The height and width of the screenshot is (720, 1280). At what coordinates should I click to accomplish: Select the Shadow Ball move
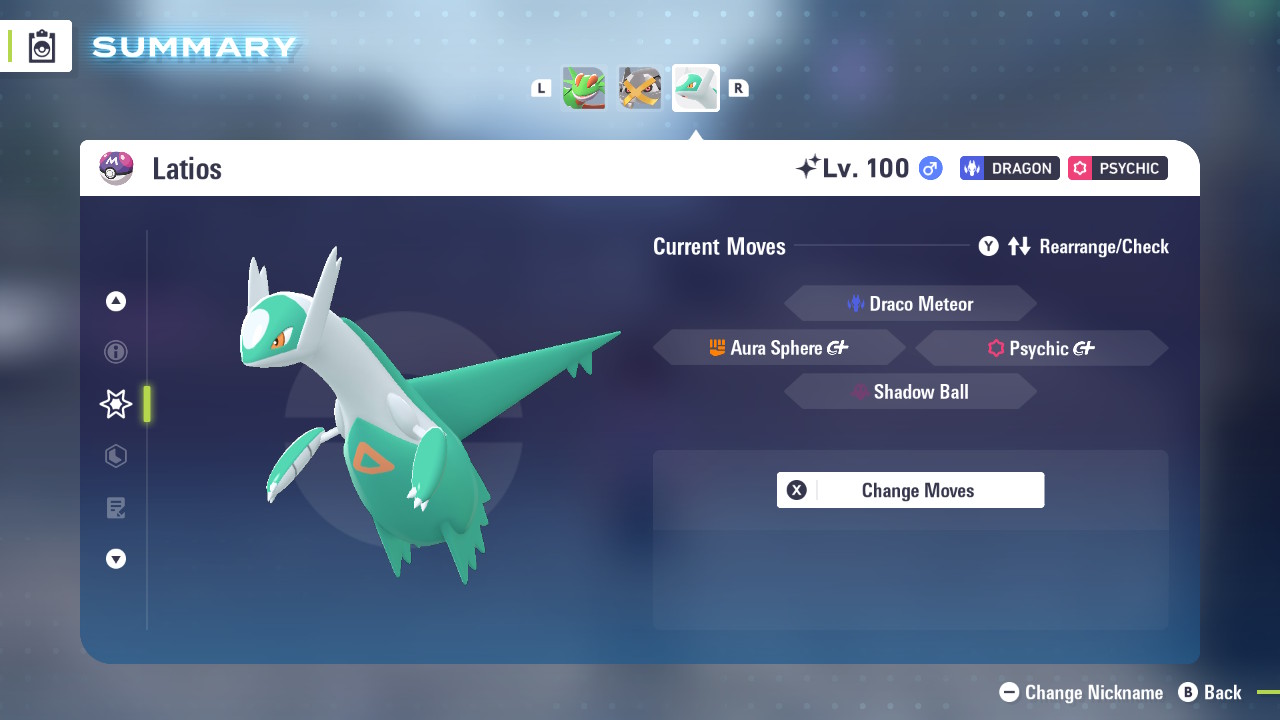pos(910,391)
